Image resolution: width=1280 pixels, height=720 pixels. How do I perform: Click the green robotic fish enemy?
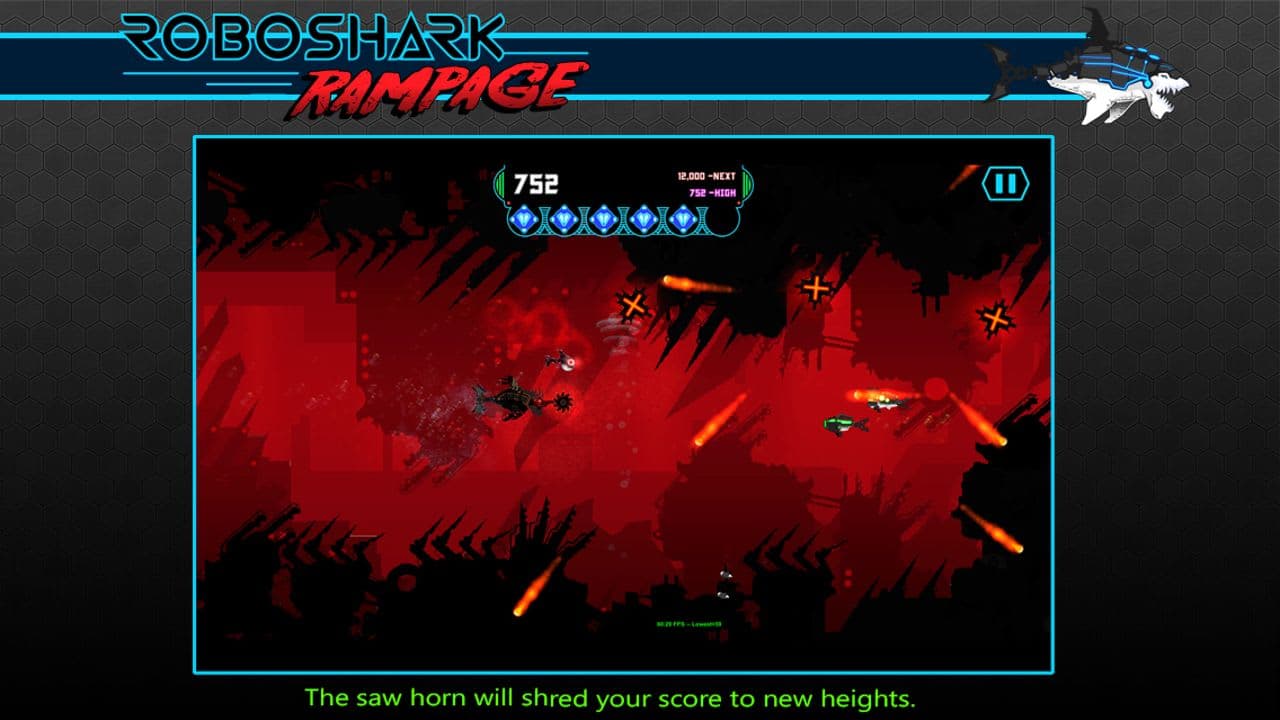coord(845,423)
